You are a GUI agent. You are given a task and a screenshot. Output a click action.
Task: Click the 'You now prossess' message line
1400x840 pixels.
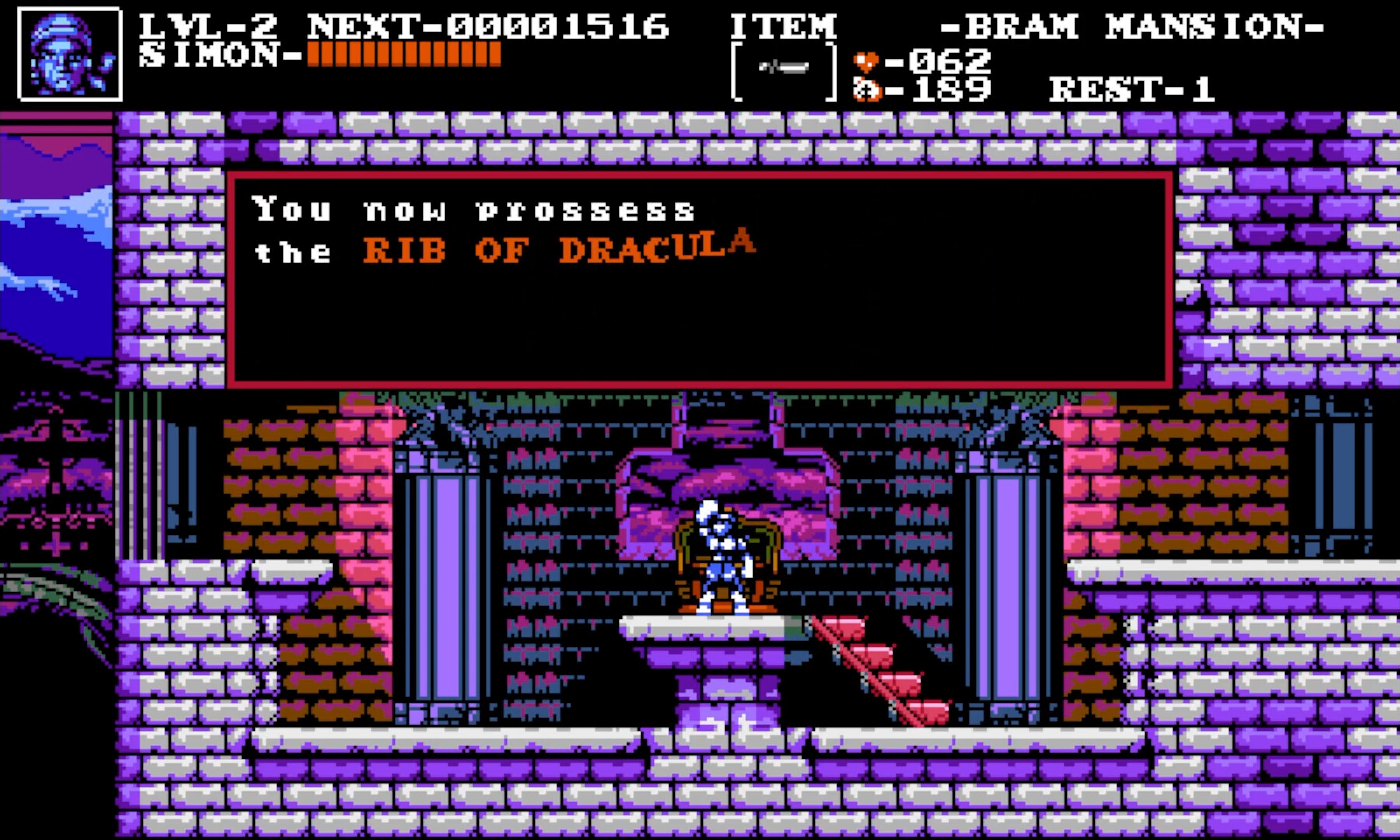474,208
